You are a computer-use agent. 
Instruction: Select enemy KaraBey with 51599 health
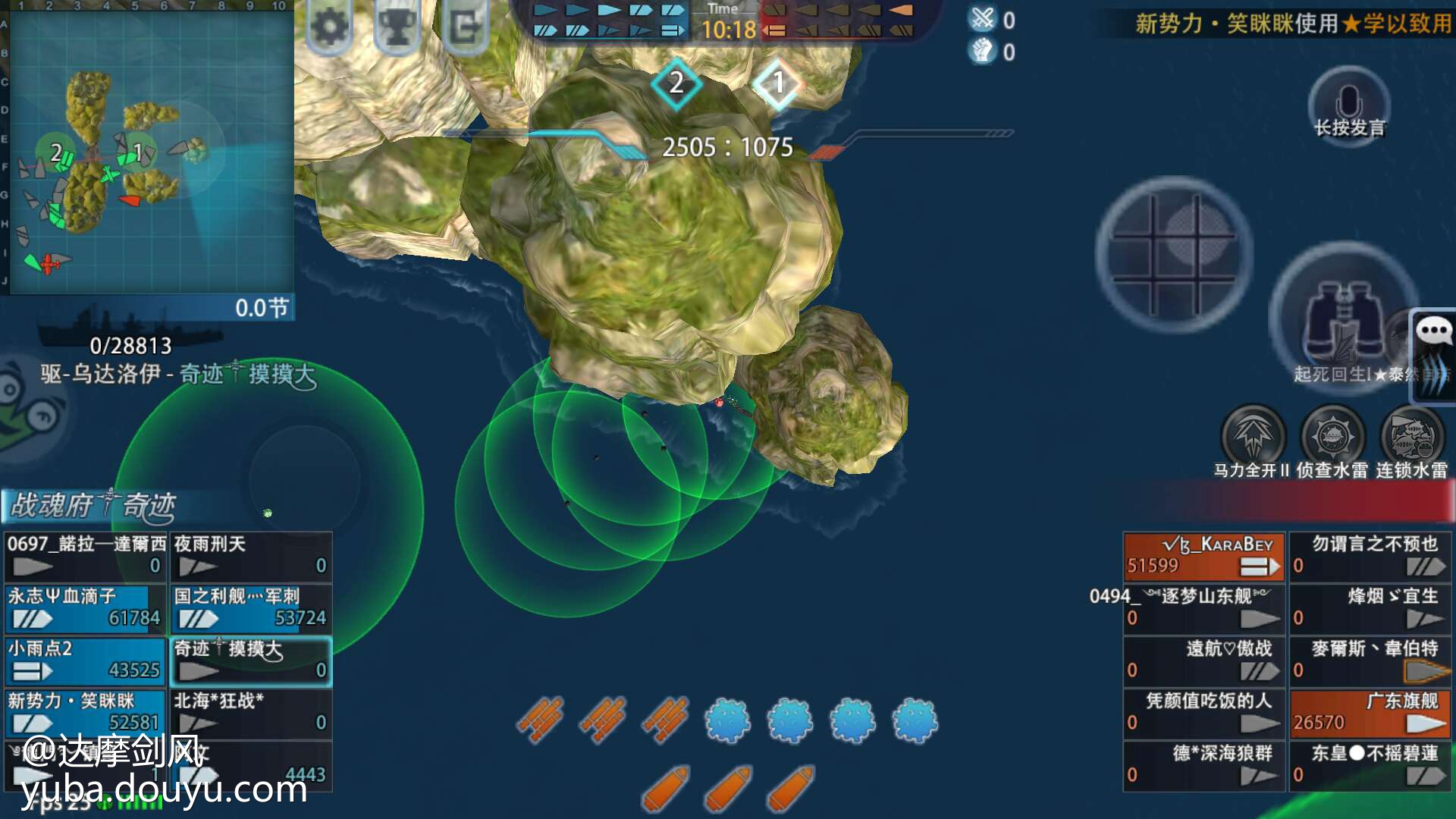tap(1203, 556)
